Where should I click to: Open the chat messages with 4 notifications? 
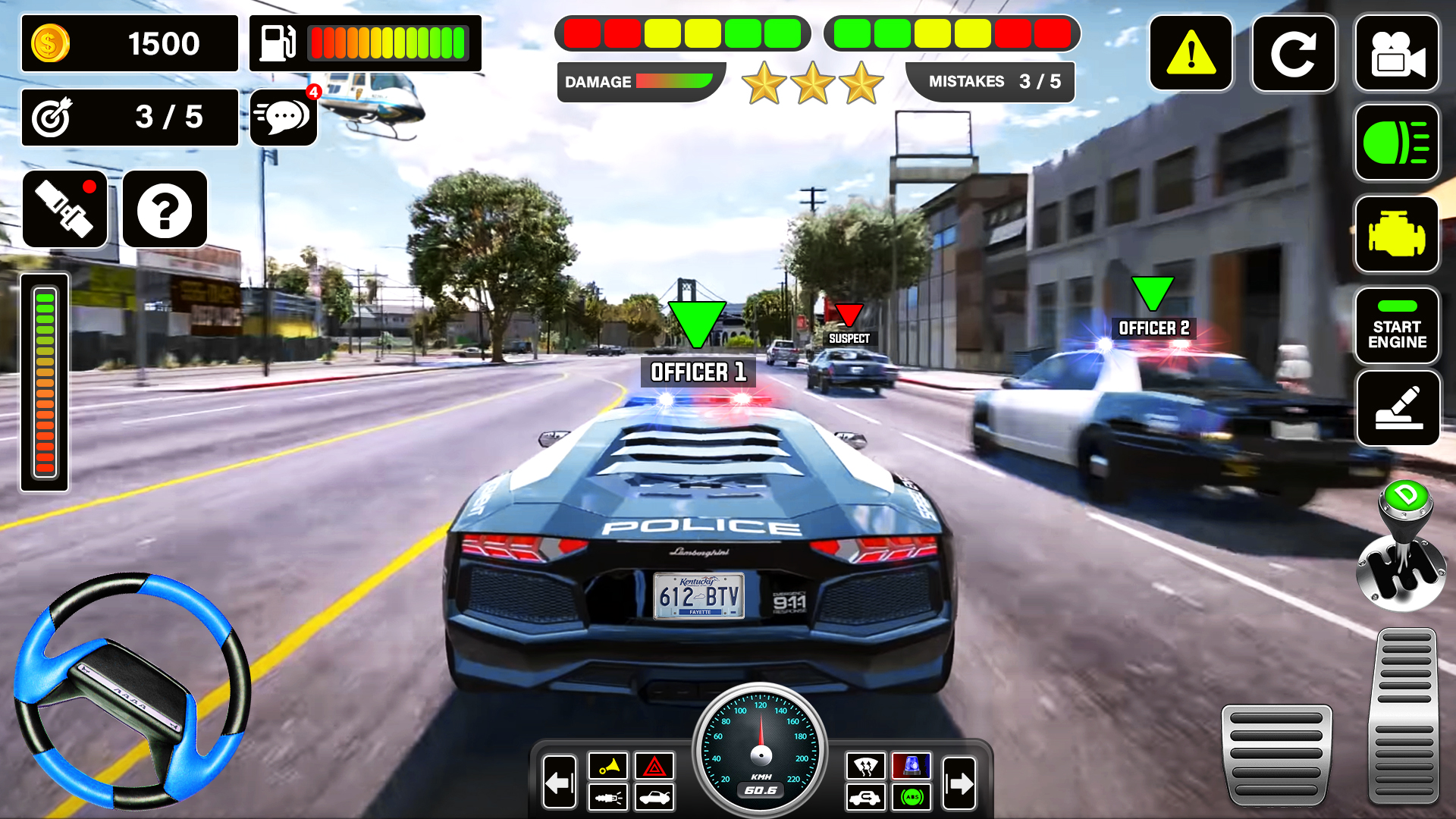click(x=283, y=118)
